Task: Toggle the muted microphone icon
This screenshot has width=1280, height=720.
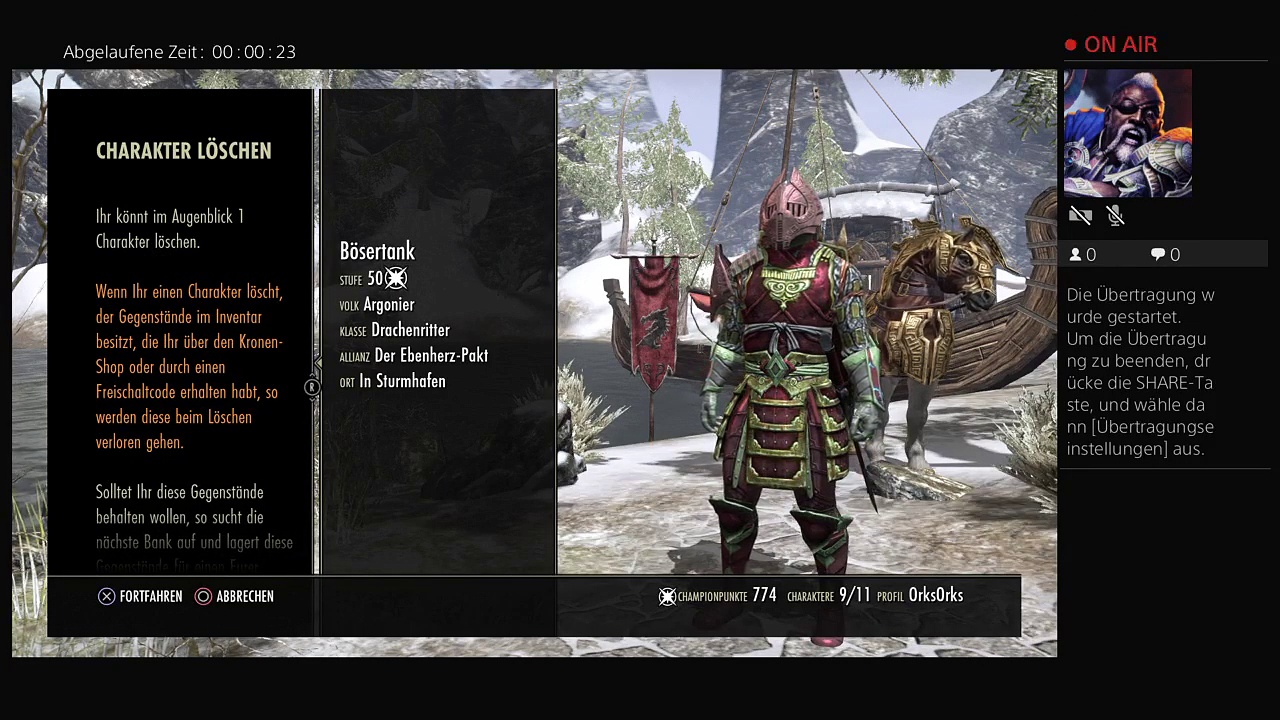Action: (1116, 215)
